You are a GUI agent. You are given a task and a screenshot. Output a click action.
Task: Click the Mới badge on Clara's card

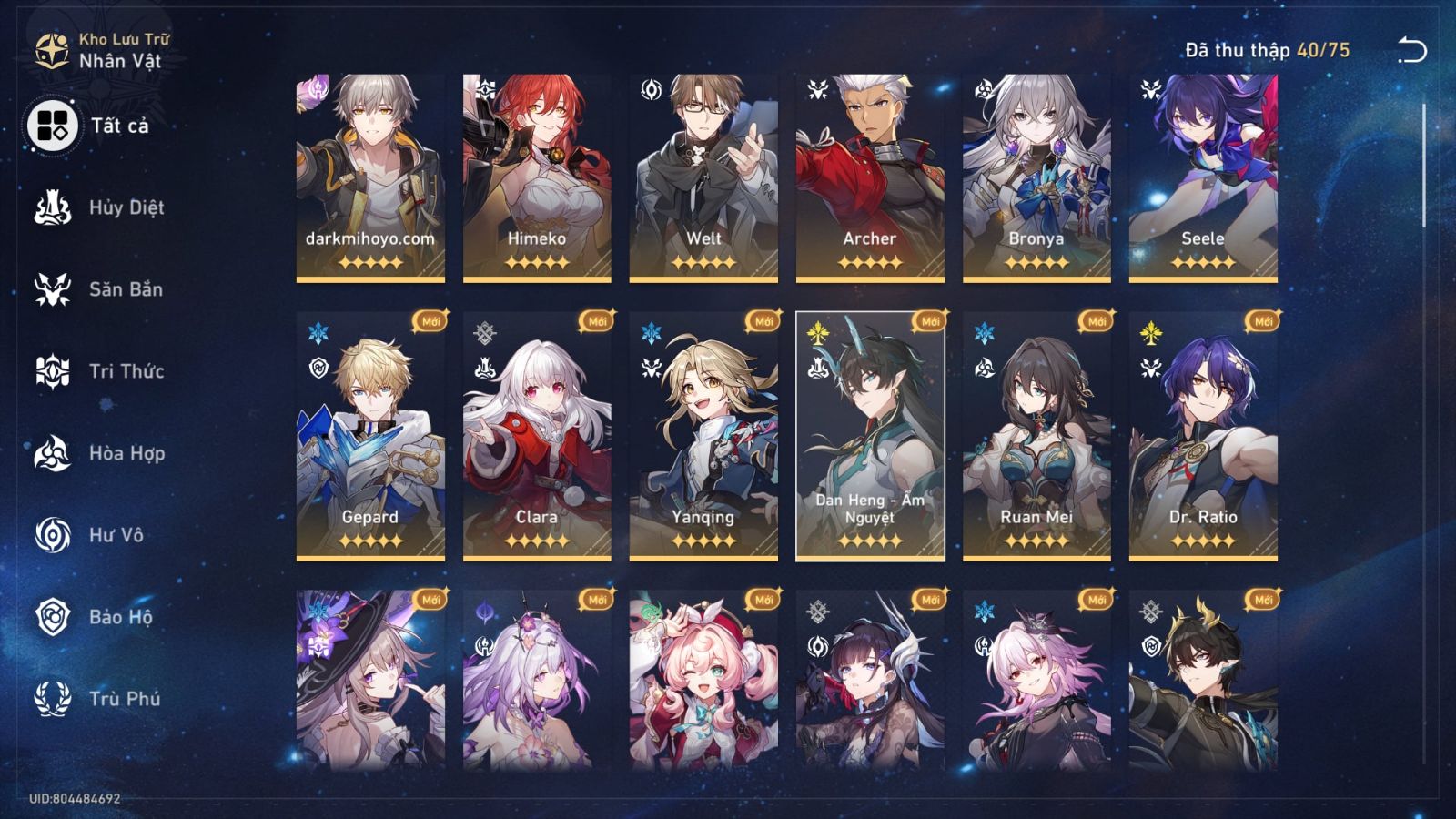(597, 322)
